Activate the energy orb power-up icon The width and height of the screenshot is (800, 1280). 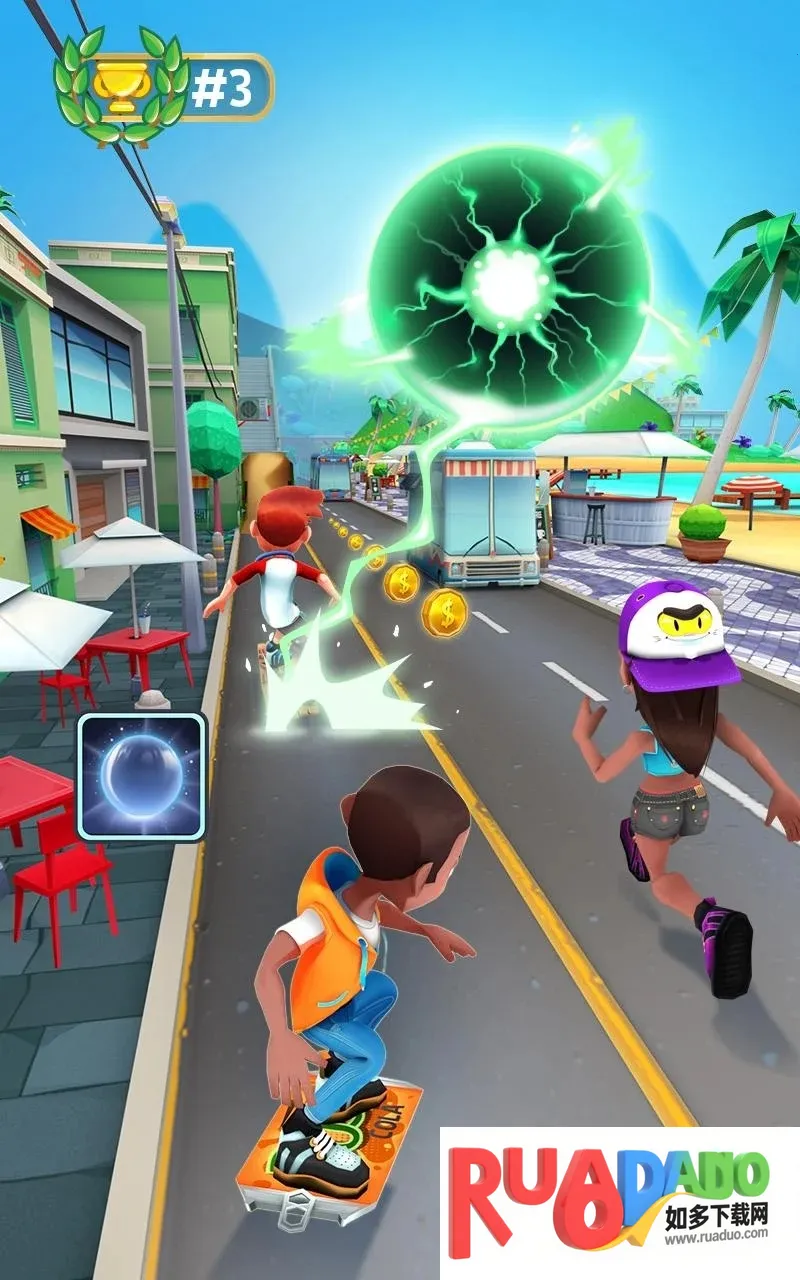pyautogui.click(x=142, y=776)
